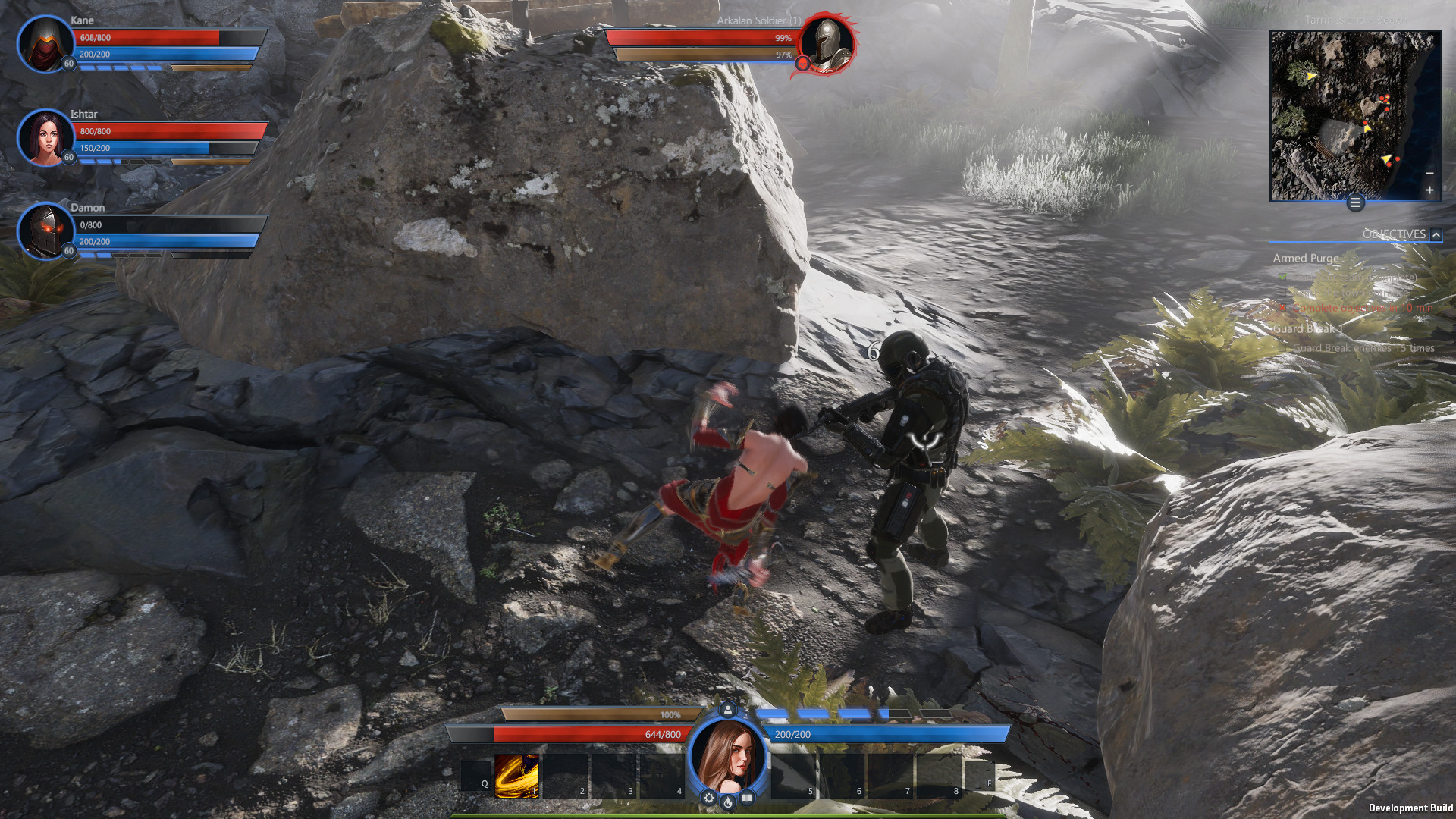Select the golden slash ability in hotbar slot 1
The image size is (1456, 819).
coord(516,775)
